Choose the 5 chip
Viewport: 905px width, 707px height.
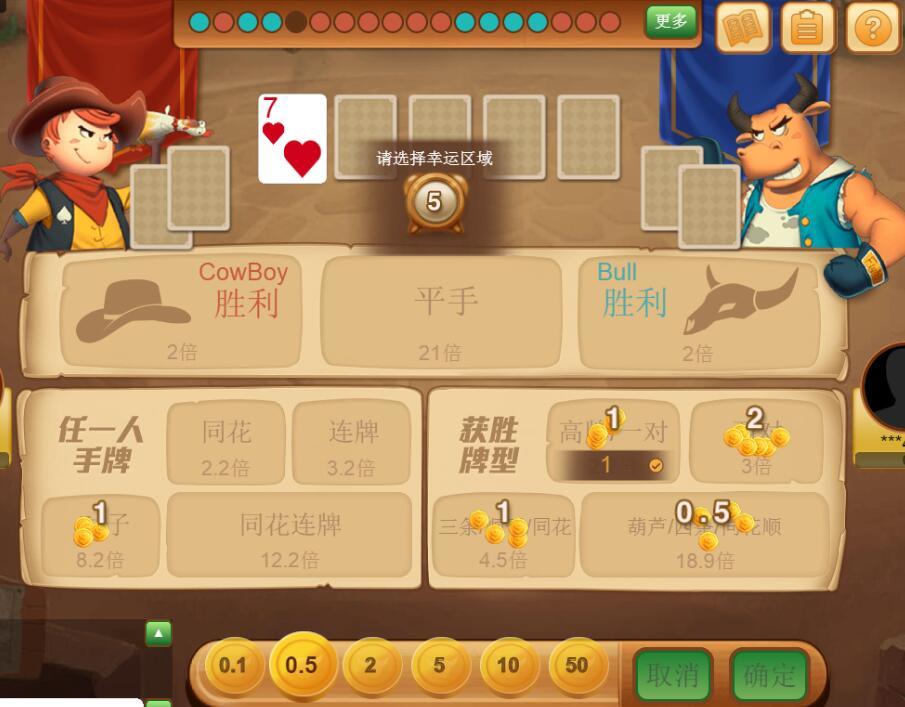439,666
